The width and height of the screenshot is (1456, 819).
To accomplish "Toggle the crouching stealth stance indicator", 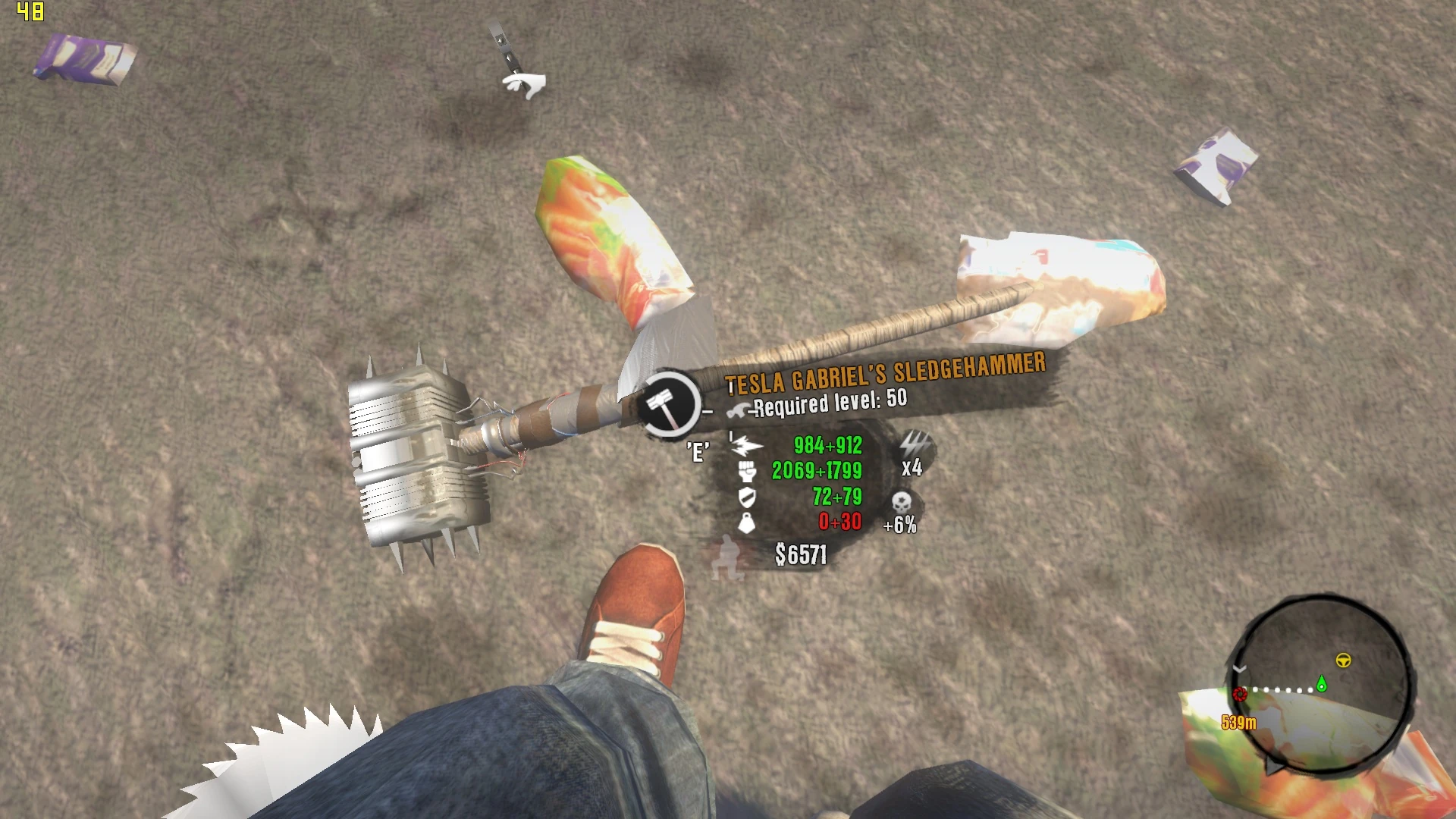I will (x=727, y=556).
